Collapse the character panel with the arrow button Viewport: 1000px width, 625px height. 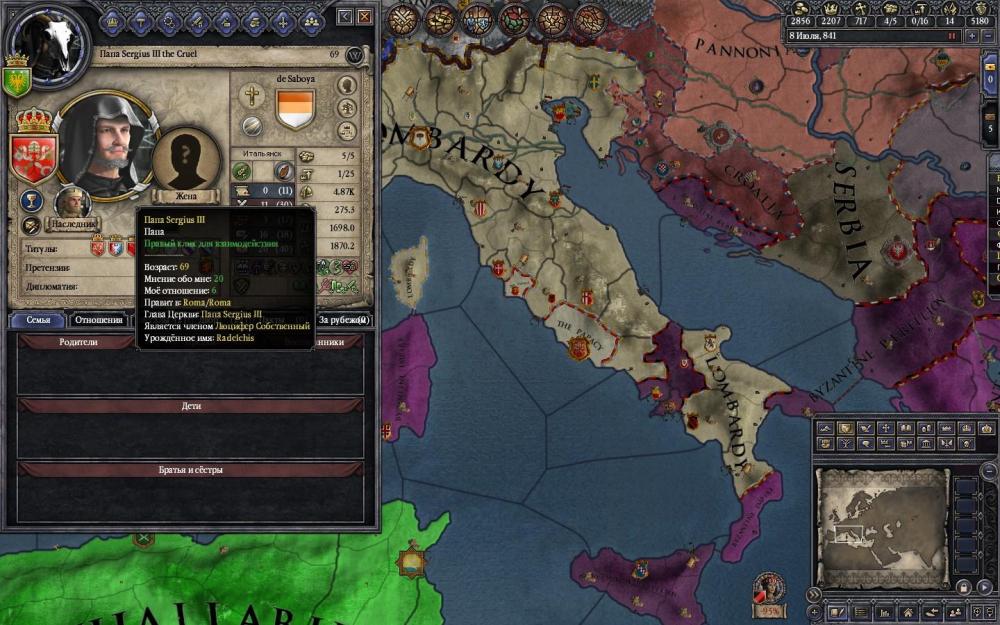point(345,17)
